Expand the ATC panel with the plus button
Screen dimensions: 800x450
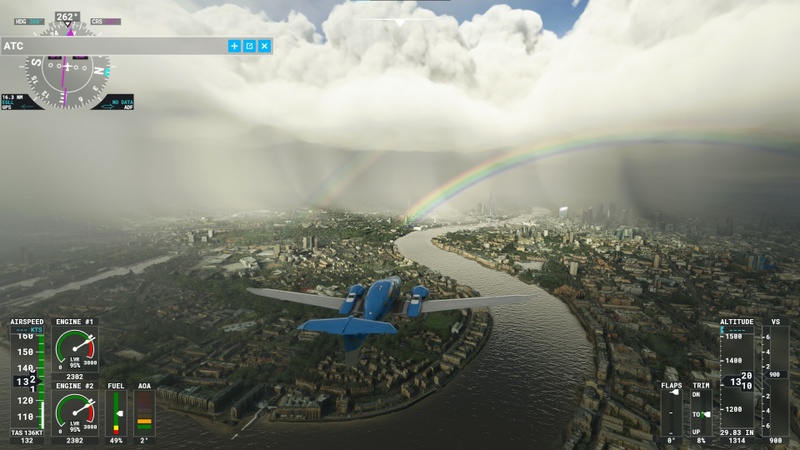pyautogui.click(x=235, y=46)
